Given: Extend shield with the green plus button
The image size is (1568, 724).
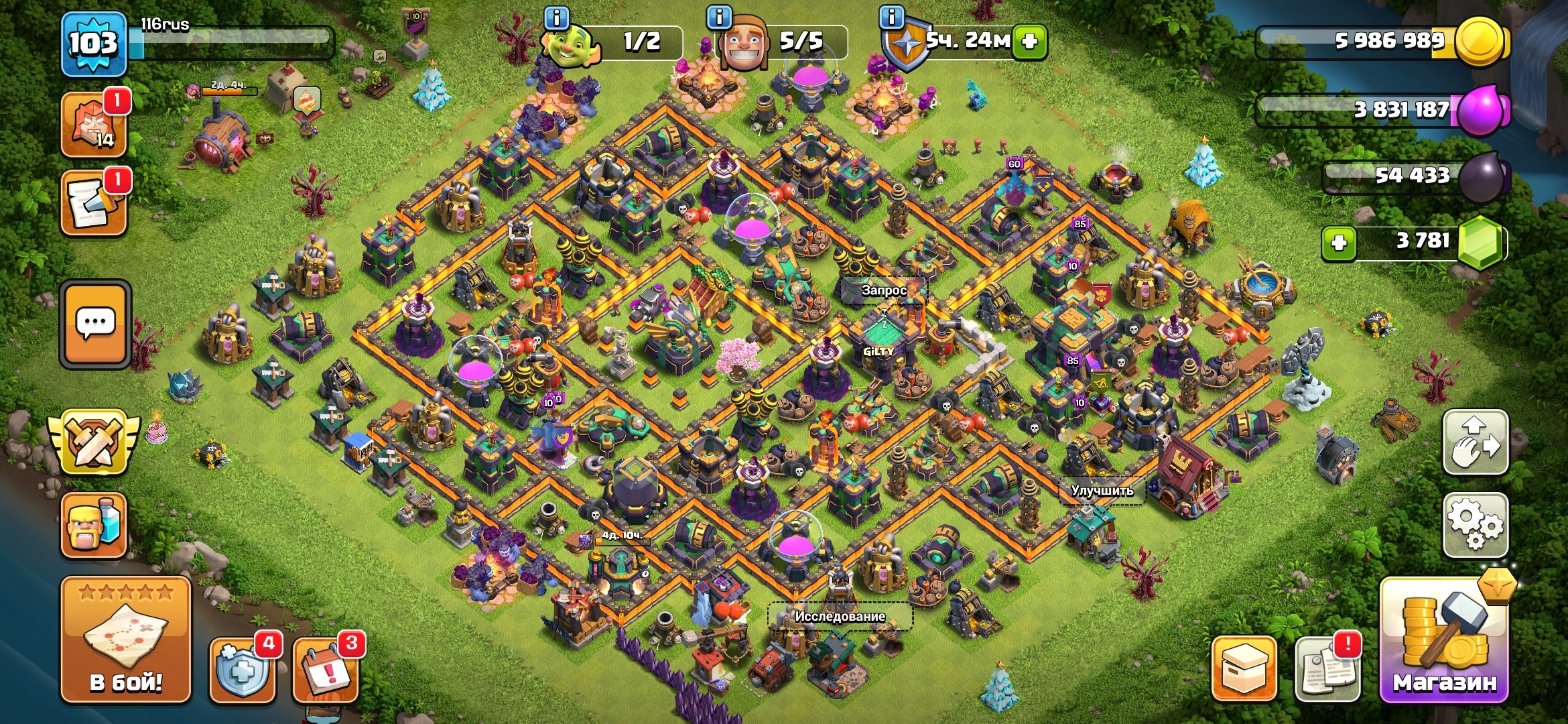Looking at the screenshot, I should [1030, 42].
